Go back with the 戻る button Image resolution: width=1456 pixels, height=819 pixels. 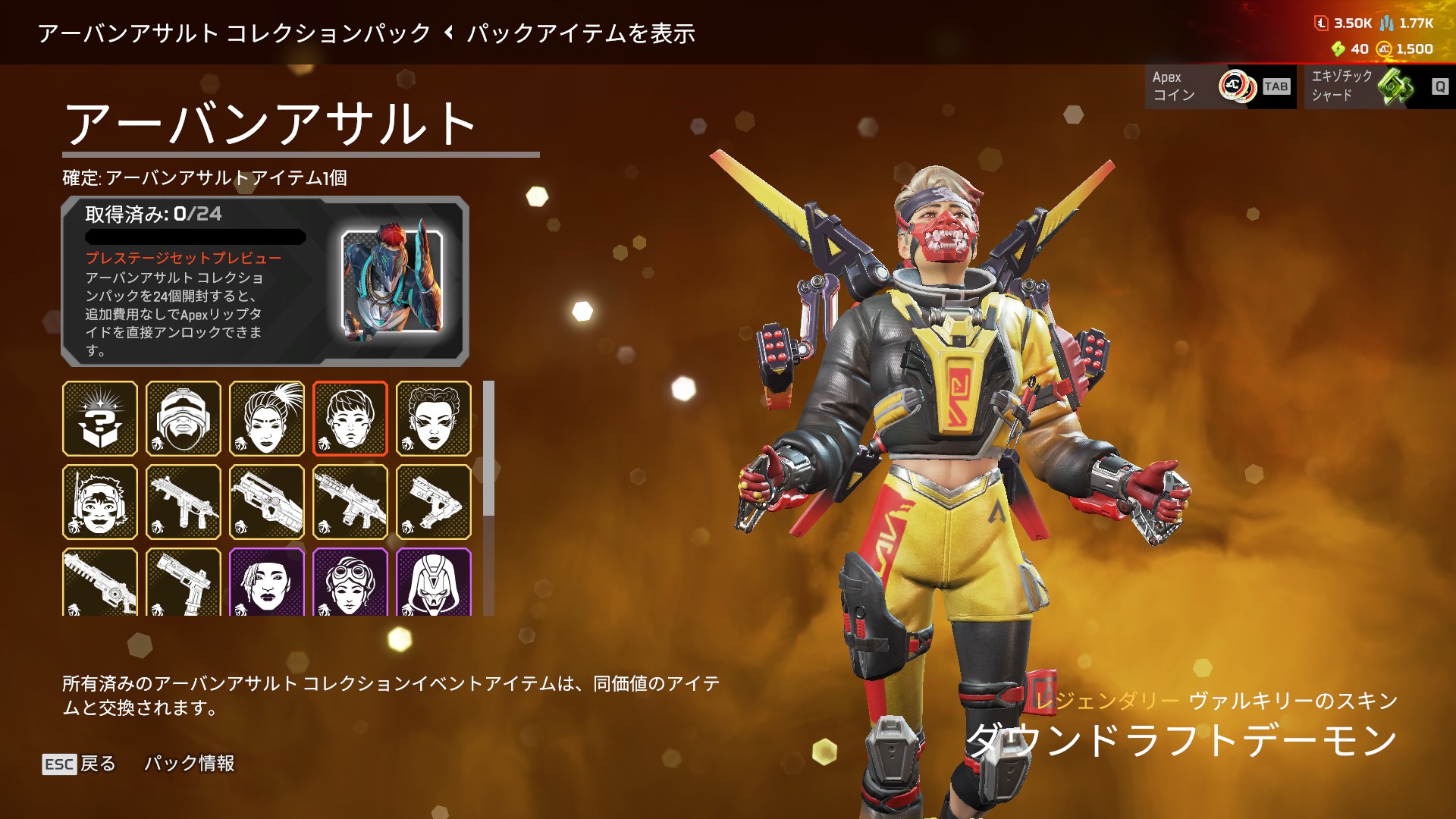pyautogui.click(x=80, y=763)
